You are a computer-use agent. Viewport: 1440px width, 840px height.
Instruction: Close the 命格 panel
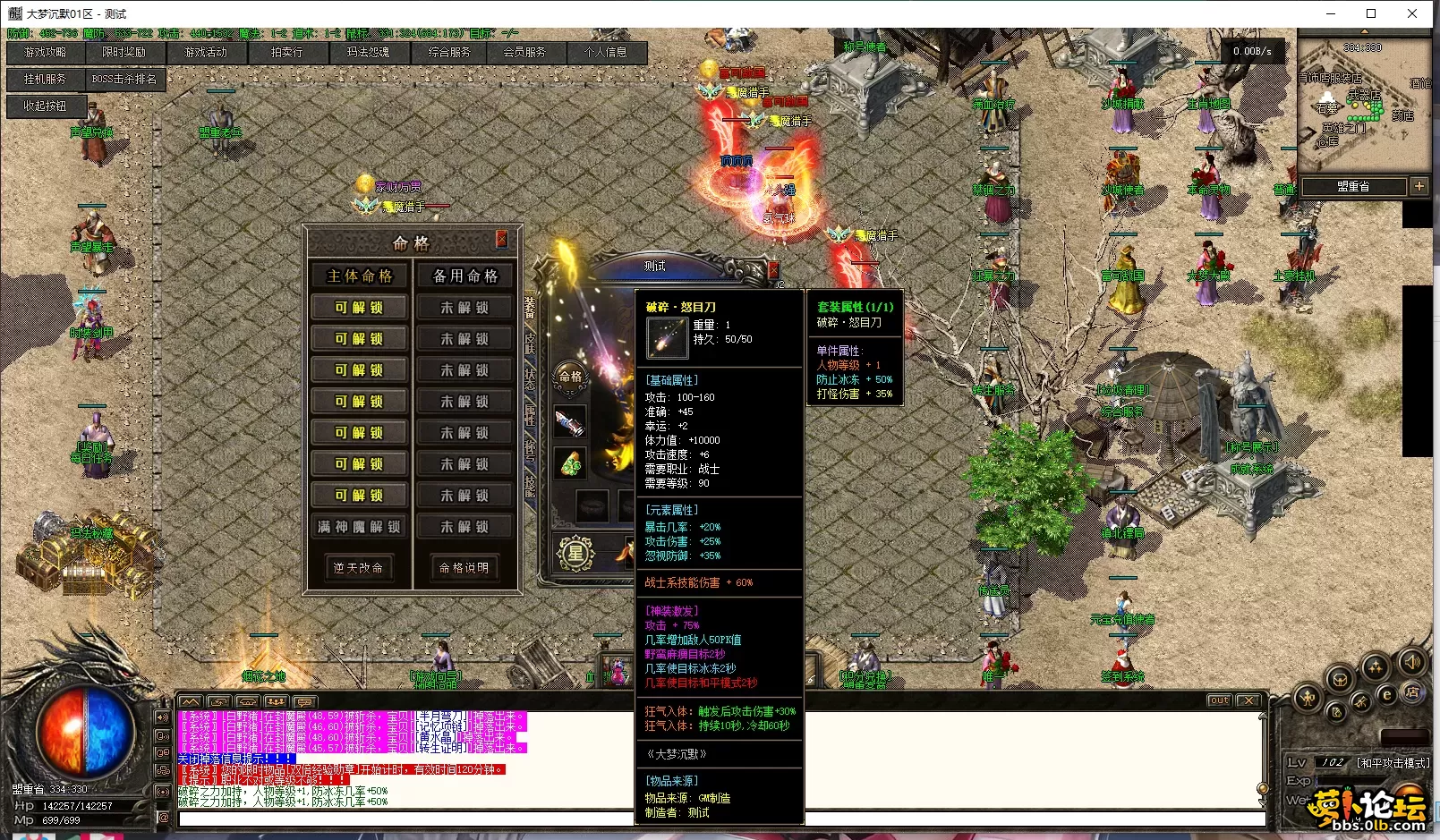tap(501, 239)
